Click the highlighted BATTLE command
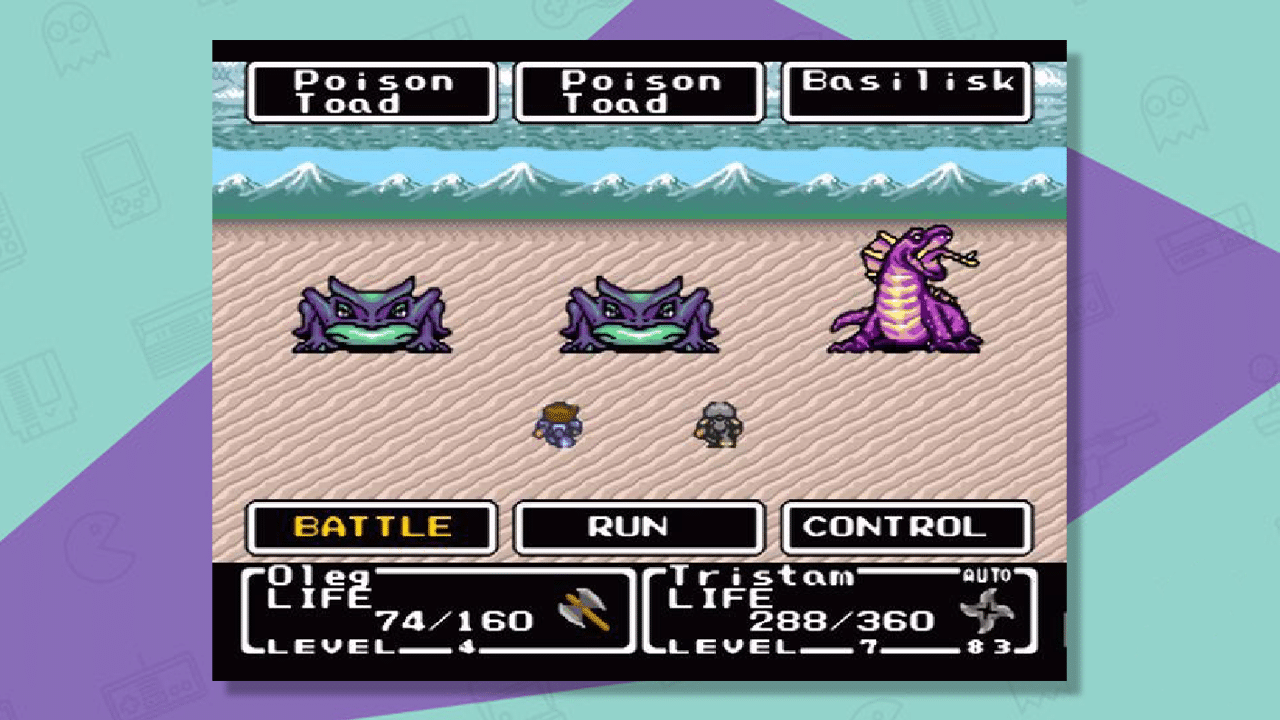Screen dimensions: 1280x720 pyautogui.click(x=370, y=528)
